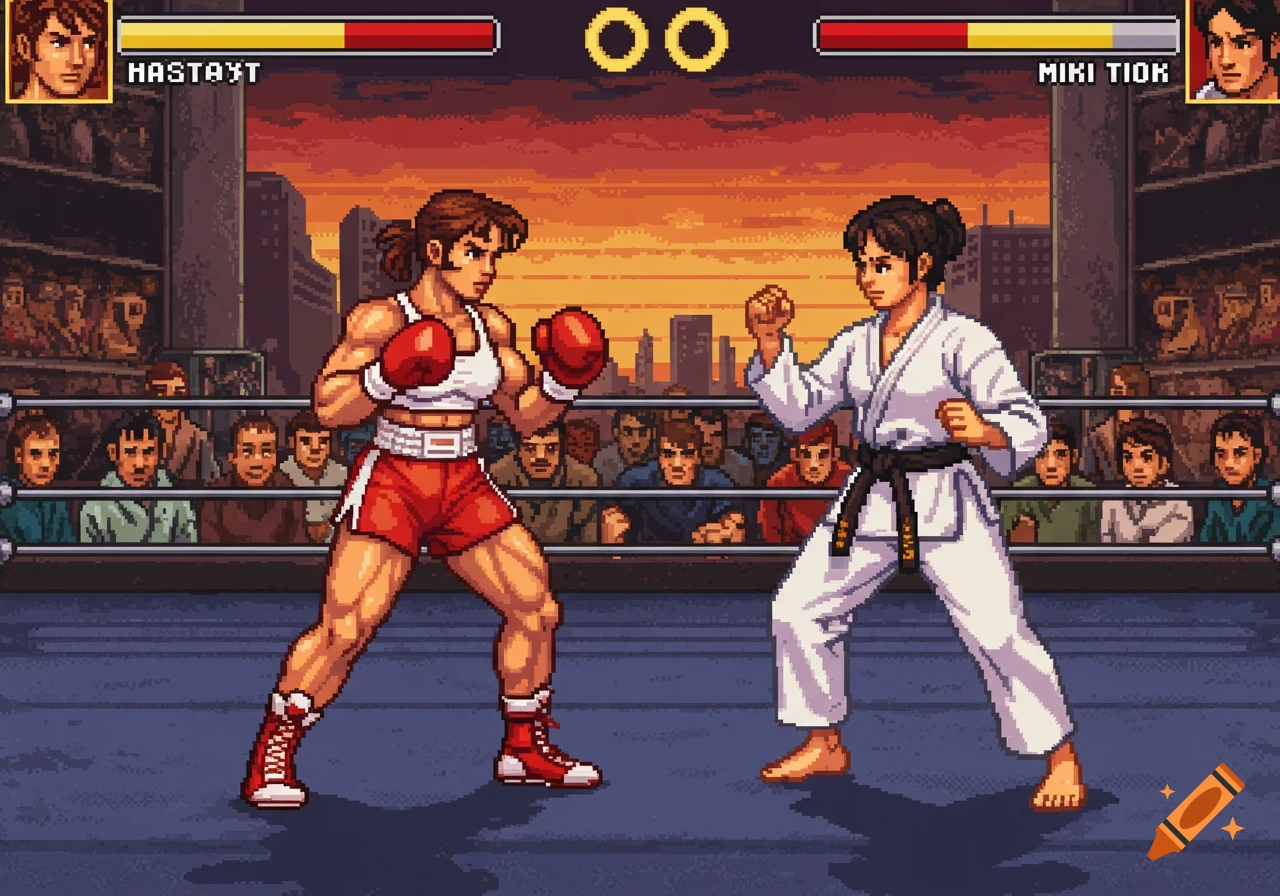Select the HASTAYT name label

[193, 70]
